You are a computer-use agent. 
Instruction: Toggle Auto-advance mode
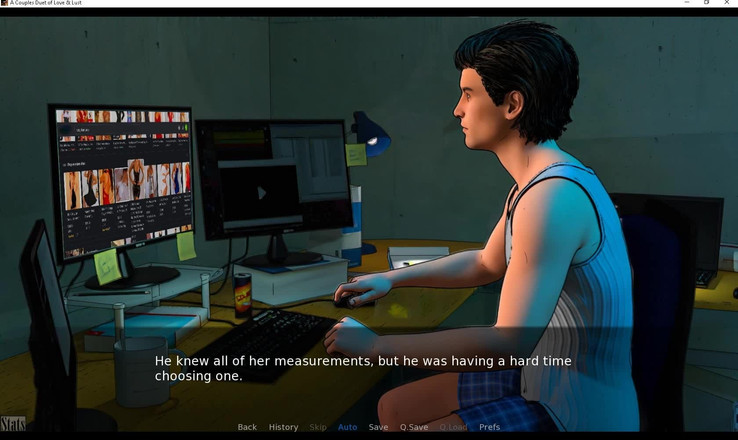(x=347, y=427)
